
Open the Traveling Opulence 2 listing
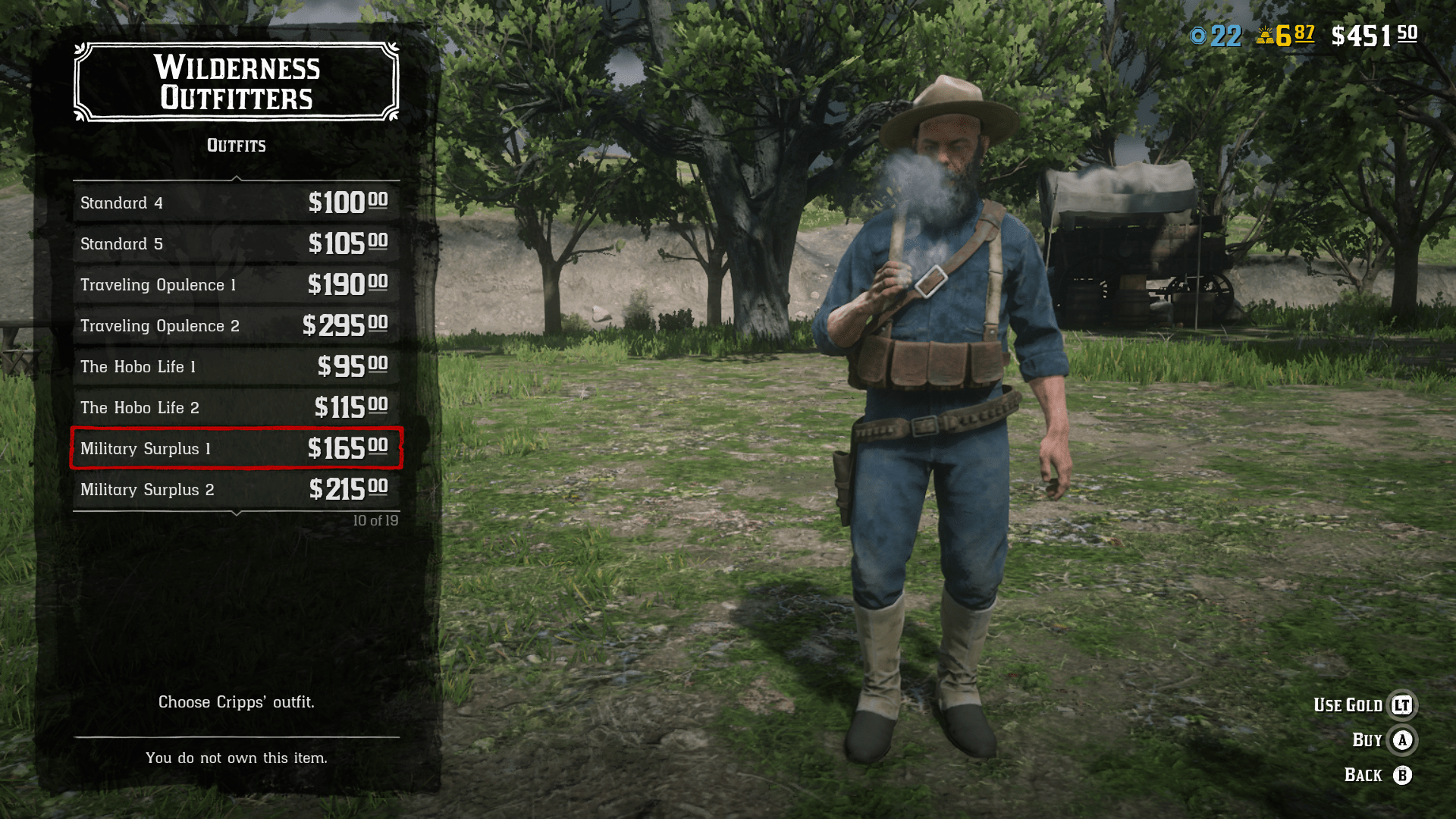click(x=236, y=326)
